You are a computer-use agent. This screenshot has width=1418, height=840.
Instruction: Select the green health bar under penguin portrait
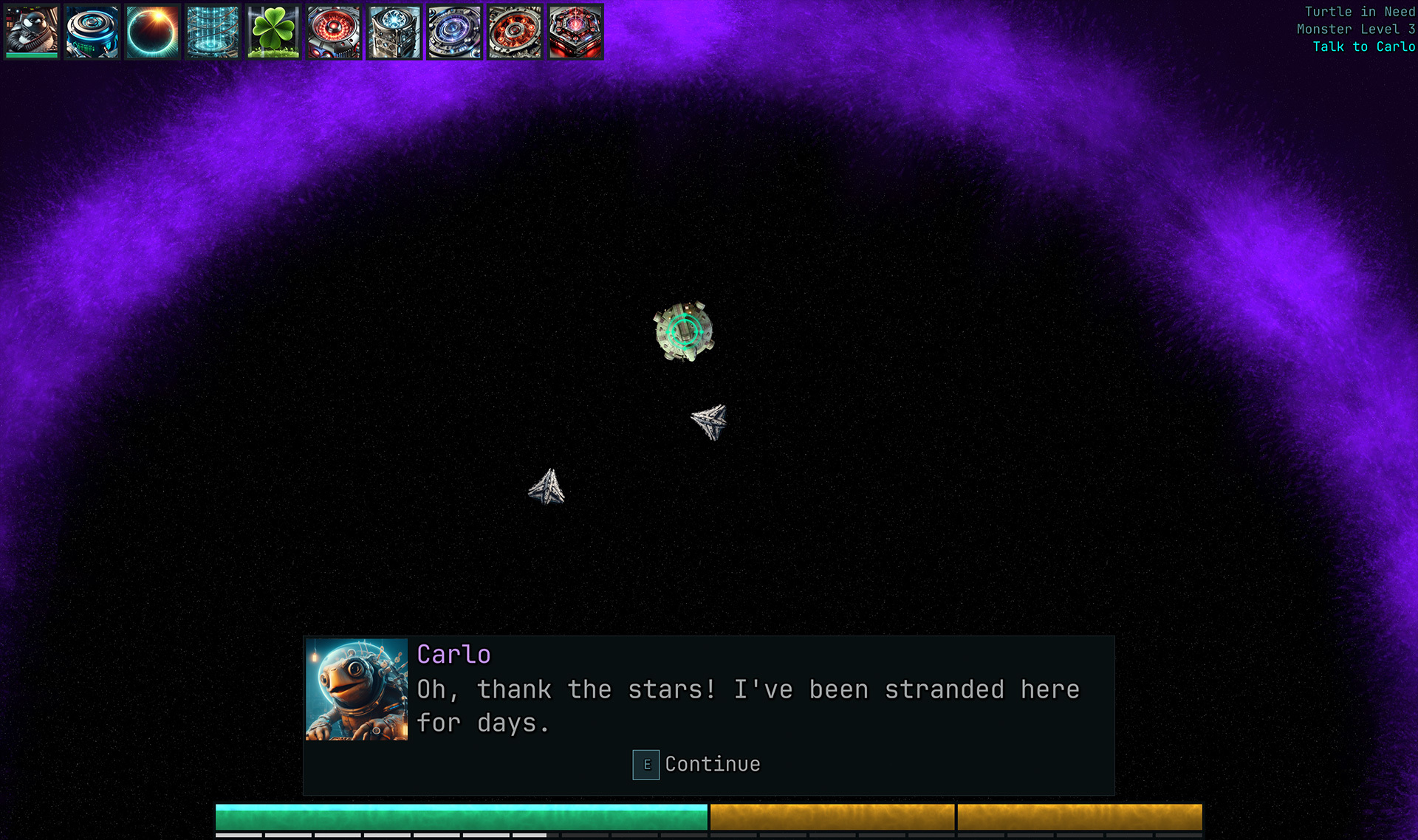click(31, 55)
